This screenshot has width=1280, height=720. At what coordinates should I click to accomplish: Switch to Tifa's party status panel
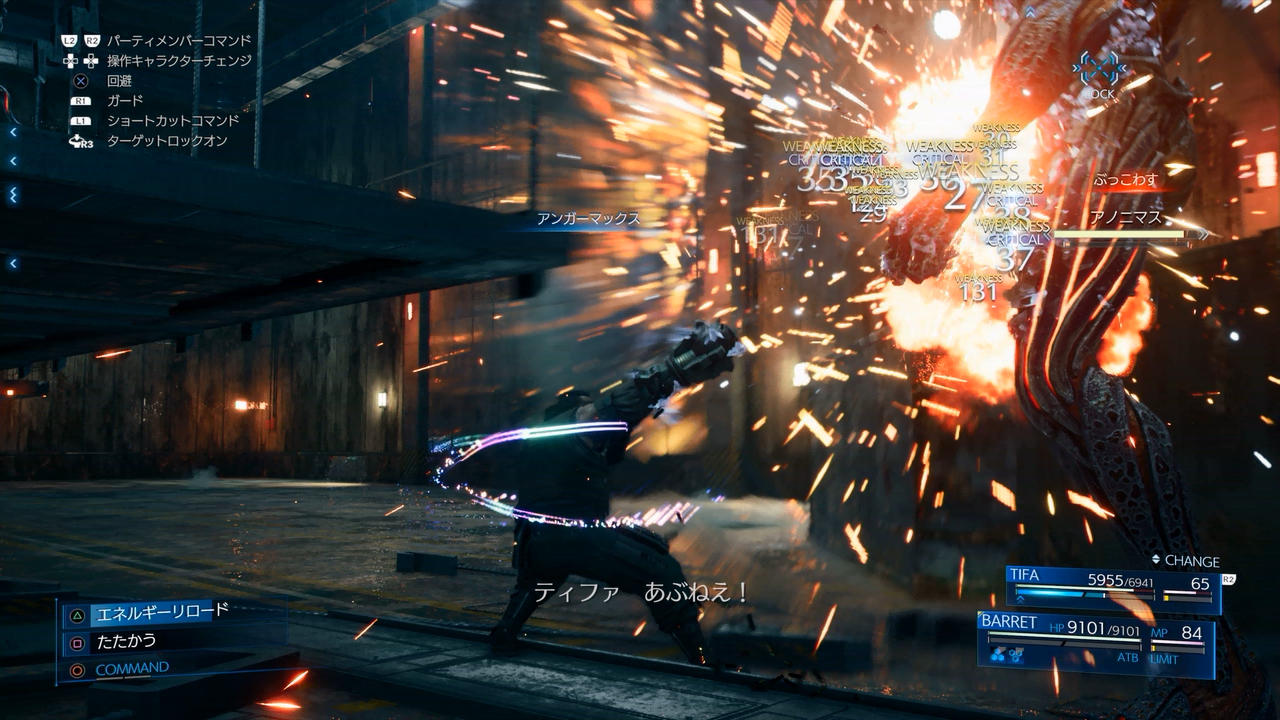(1112, 589)
